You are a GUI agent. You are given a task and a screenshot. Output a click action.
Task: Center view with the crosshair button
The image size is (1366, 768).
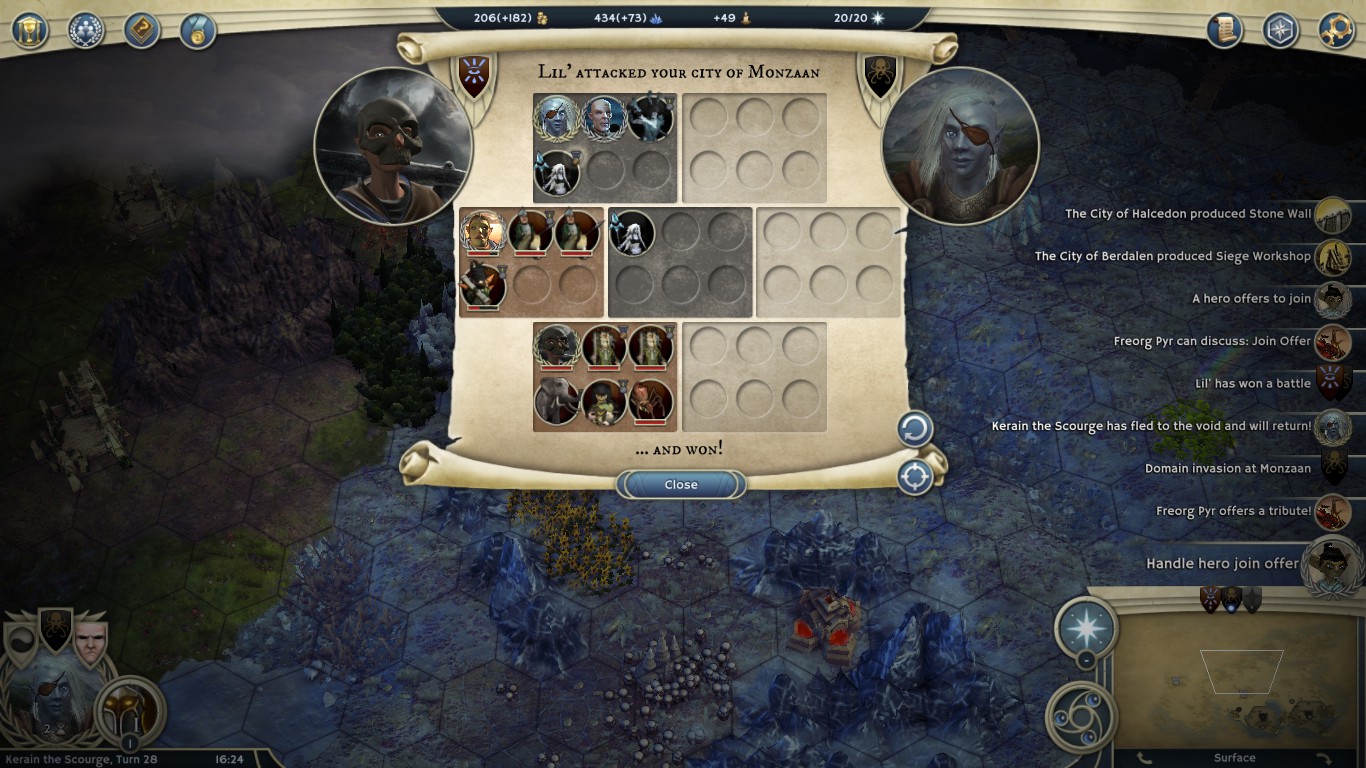(x=914, y=477)
